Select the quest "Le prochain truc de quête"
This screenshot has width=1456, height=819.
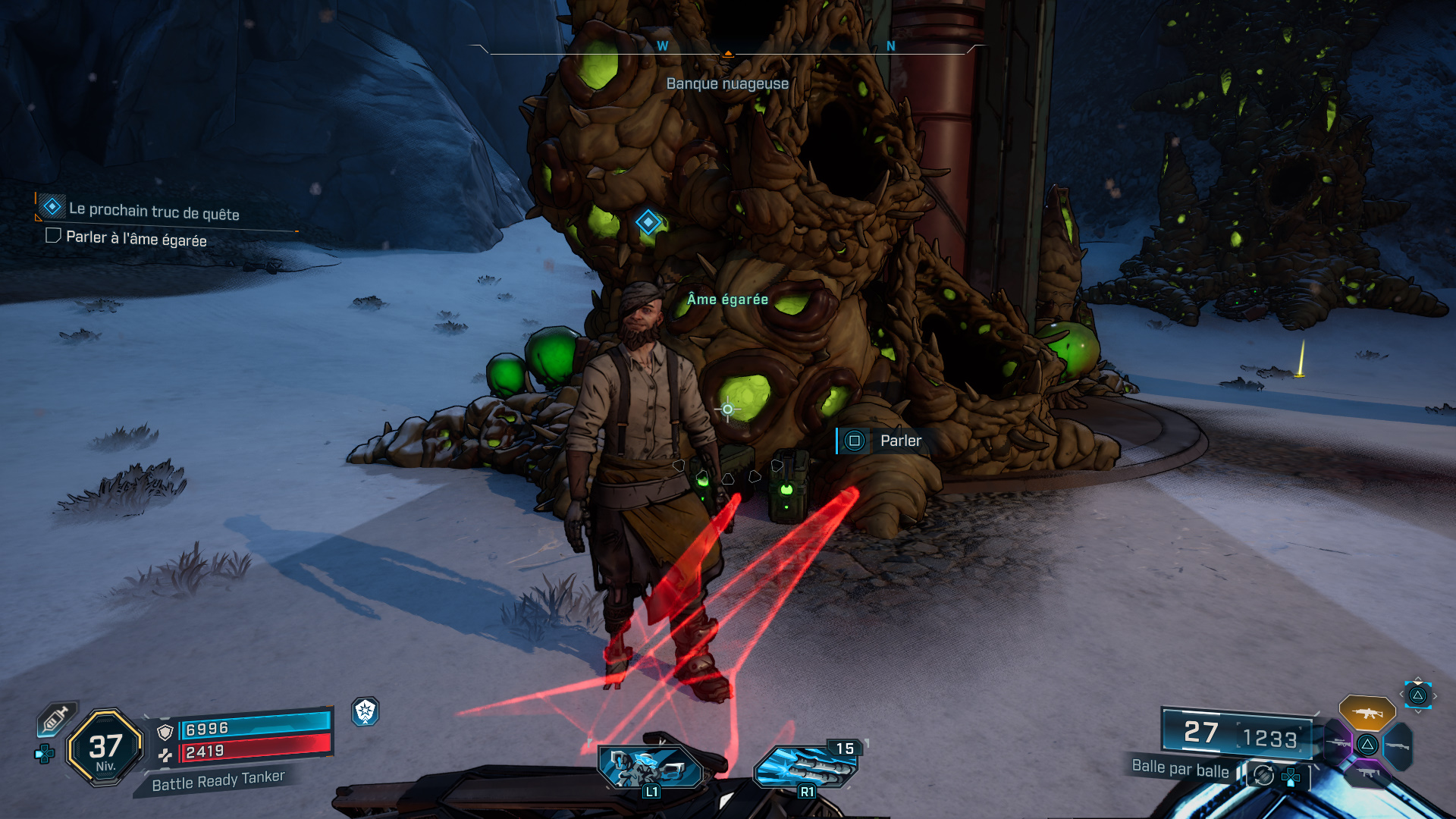pos(154,212)
